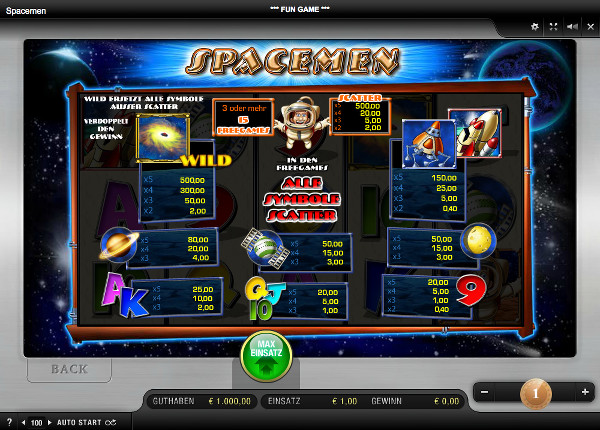This screenshot has width=600, height=430.
Task: Open the settings gear icon
Action: pos(534,27)
